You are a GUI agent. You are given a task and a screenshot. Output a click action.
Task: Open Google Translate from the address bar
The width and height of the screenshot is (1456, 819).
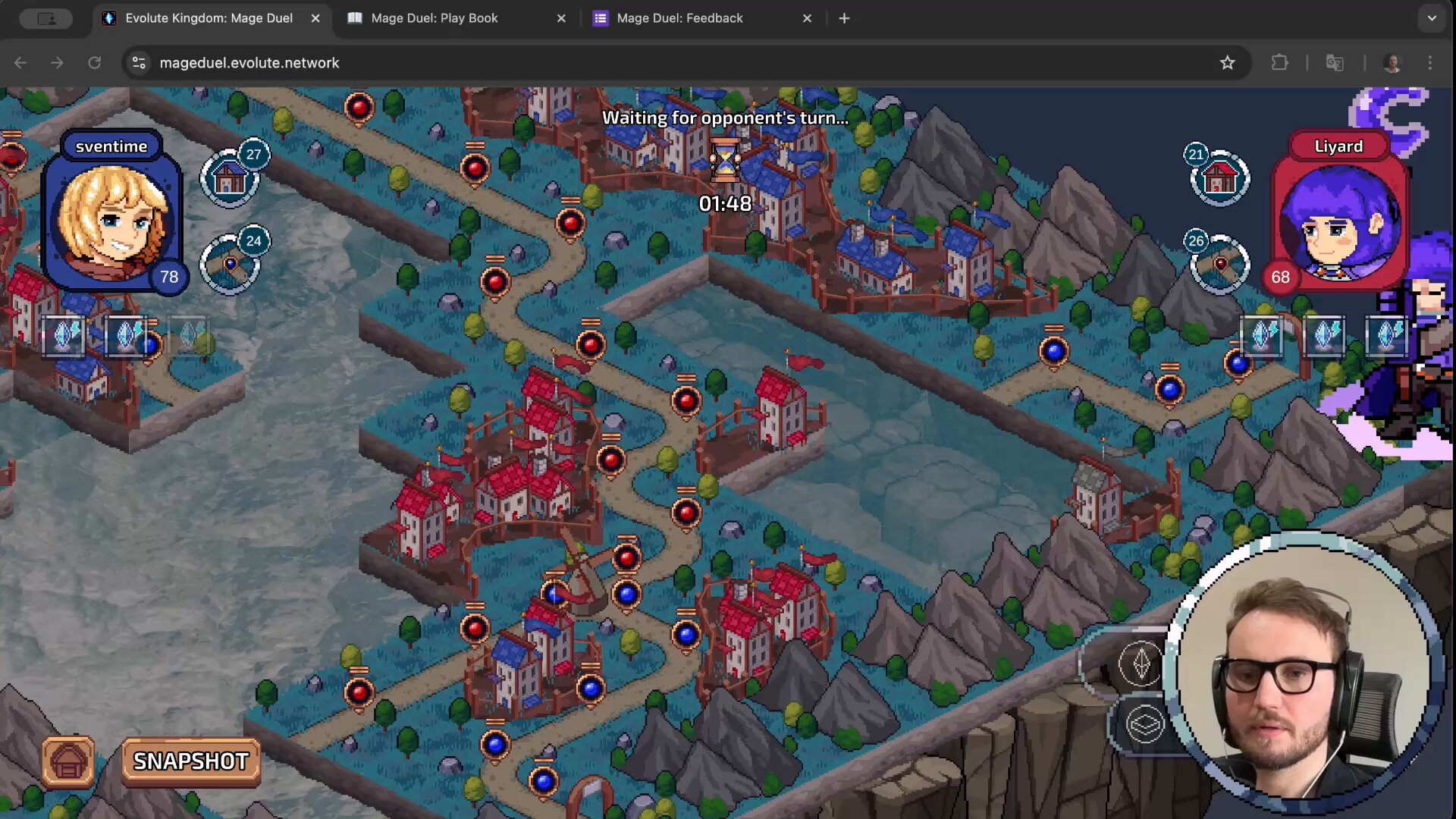click(x=1335, y=62)
